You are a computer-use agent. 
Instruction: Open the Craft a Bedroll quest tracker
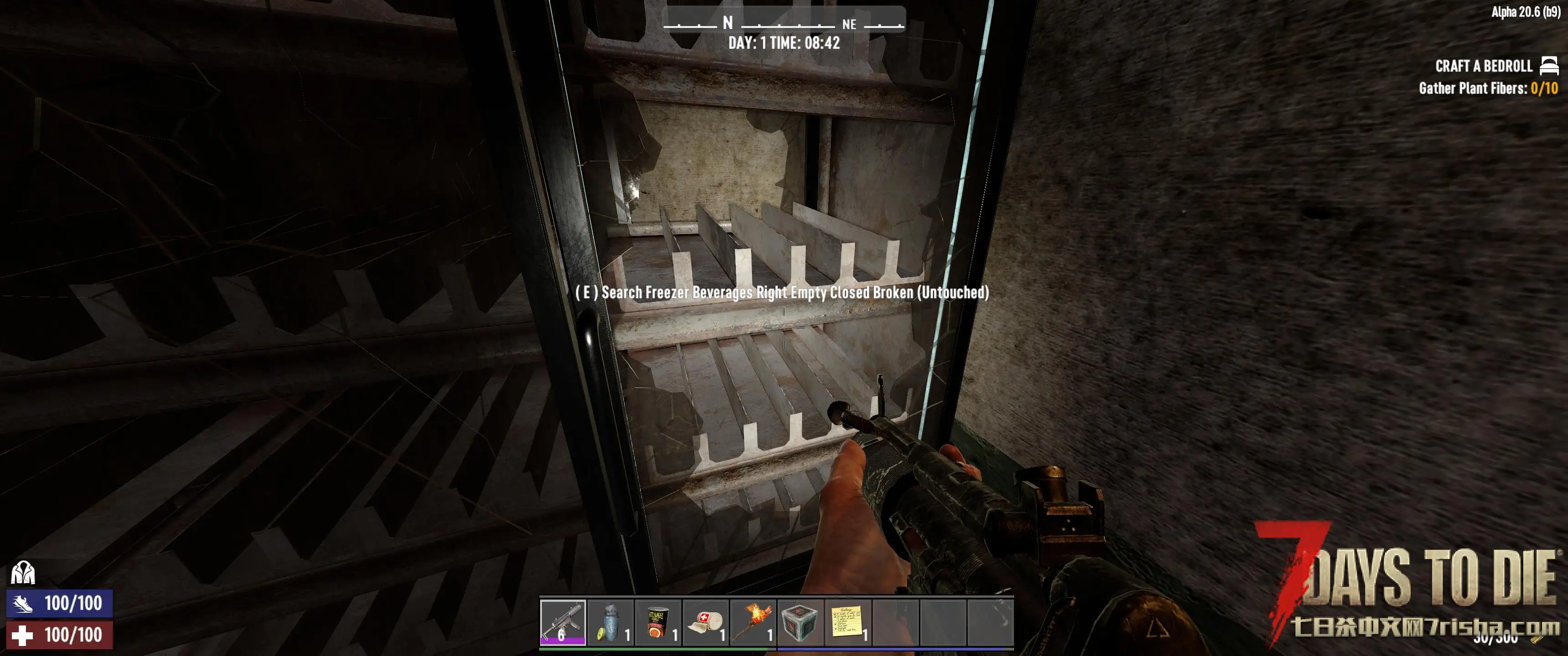pos(1483,66)
